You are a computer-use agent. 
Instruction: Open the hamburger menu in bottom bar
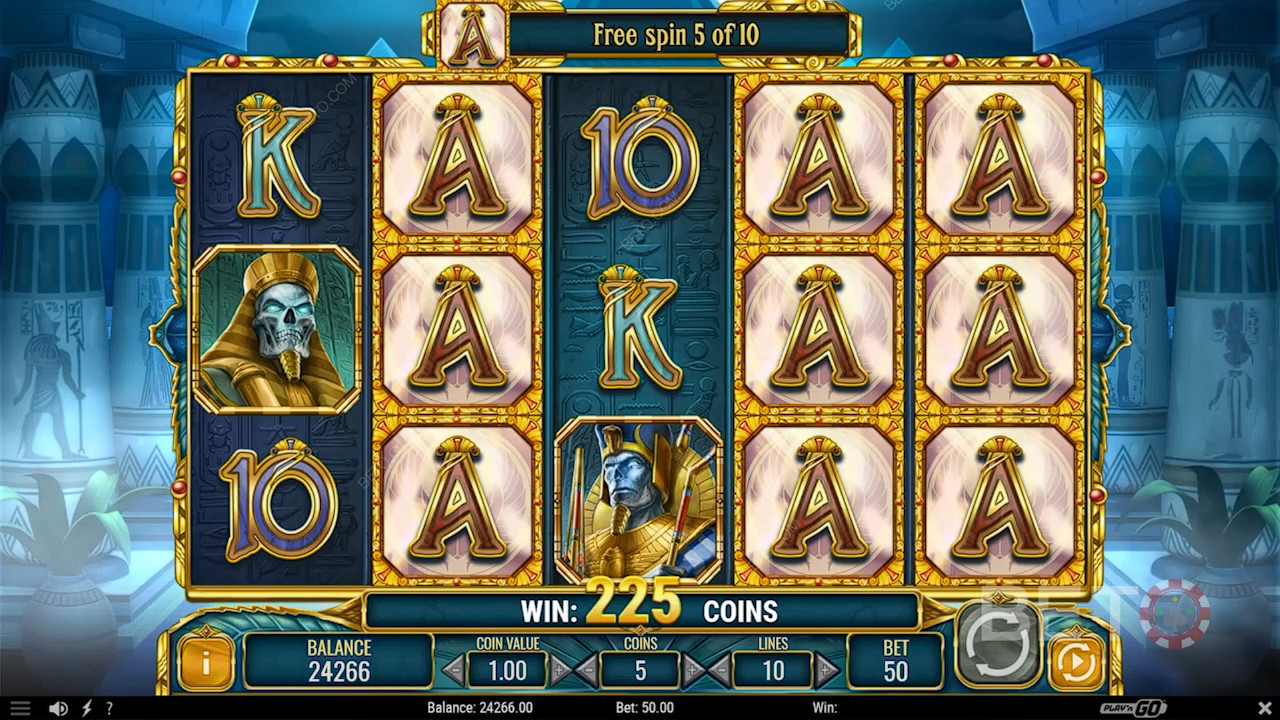(x=20, y=708)
